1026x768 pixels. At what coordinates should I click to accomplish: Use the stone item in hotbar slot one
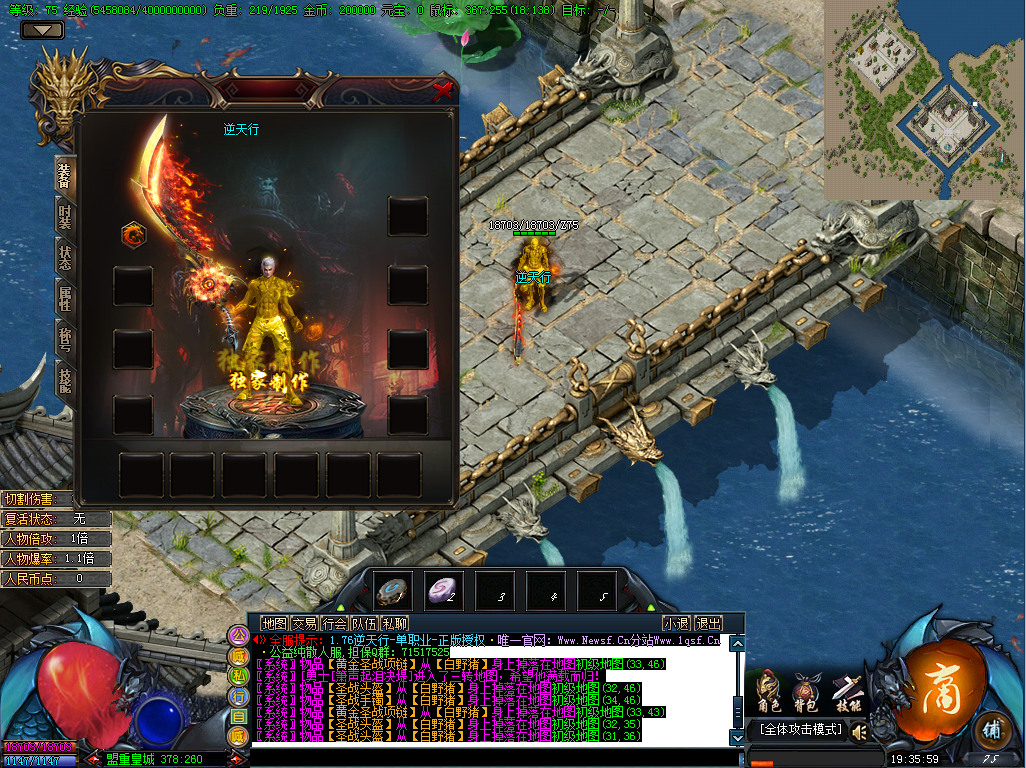(393, 590)
